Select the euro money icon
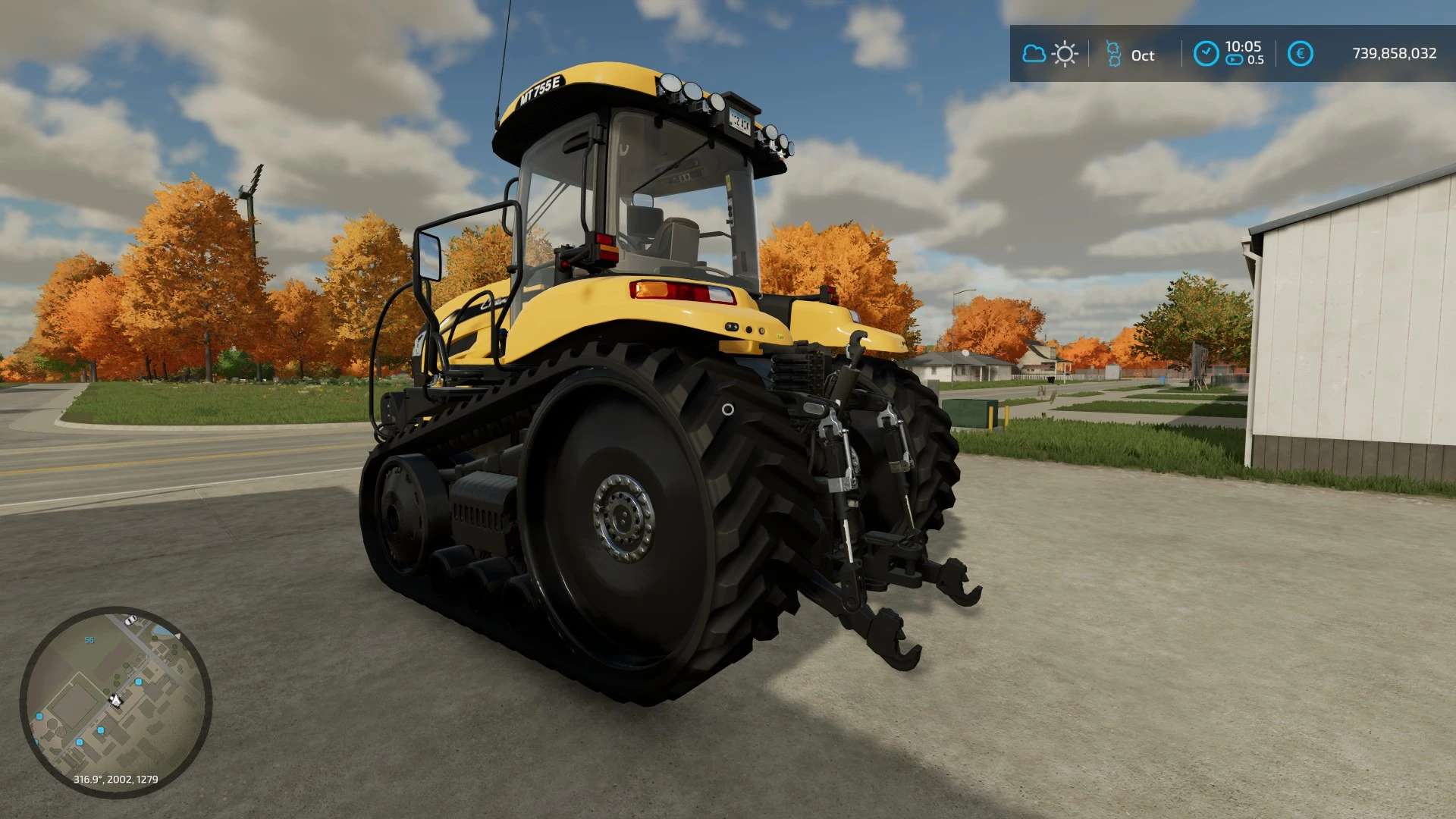This screenshot has height=819, width=1456. click(x=1300, y=54)
